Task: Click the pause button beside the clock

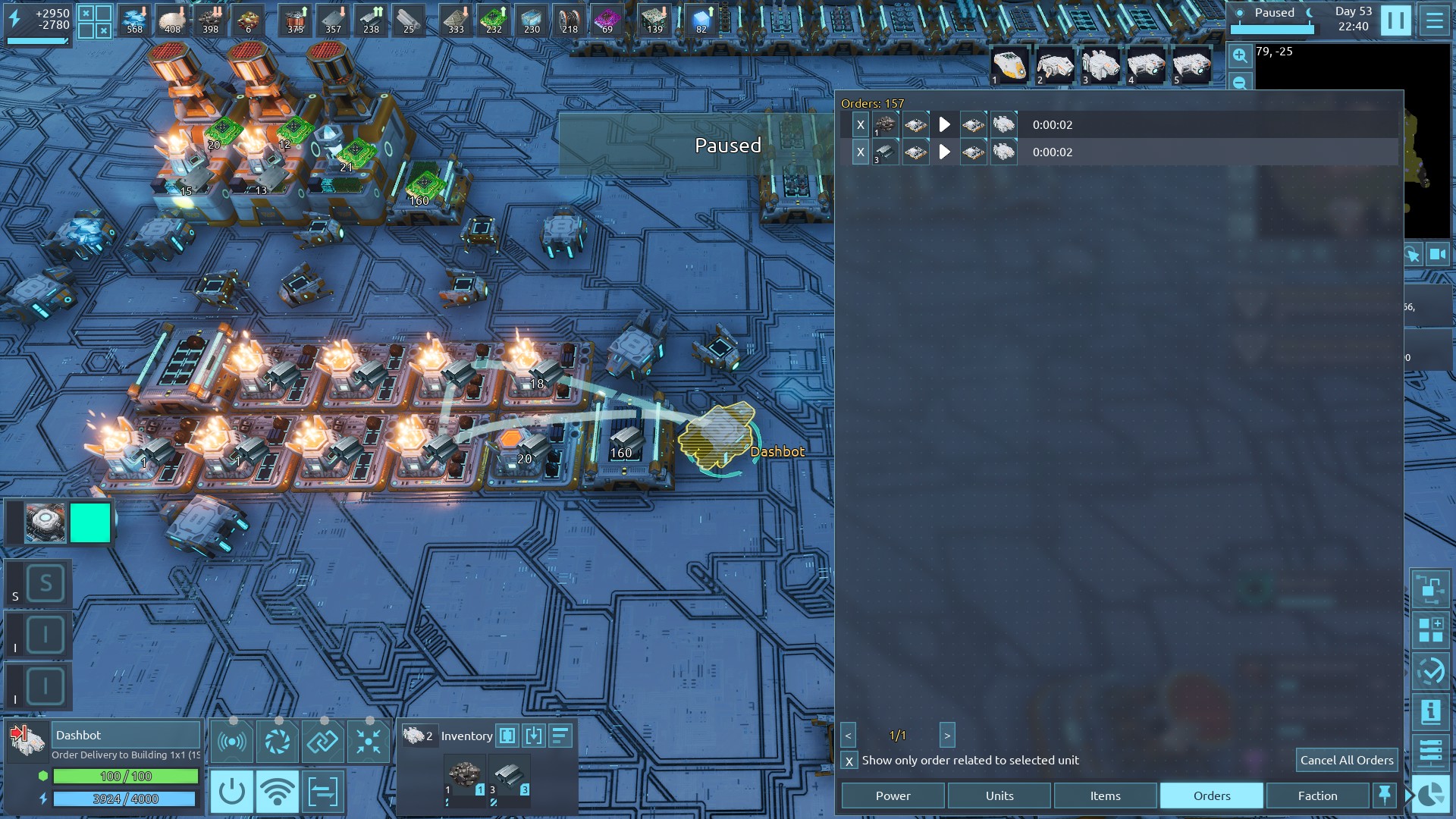Action: (1395, 20)
